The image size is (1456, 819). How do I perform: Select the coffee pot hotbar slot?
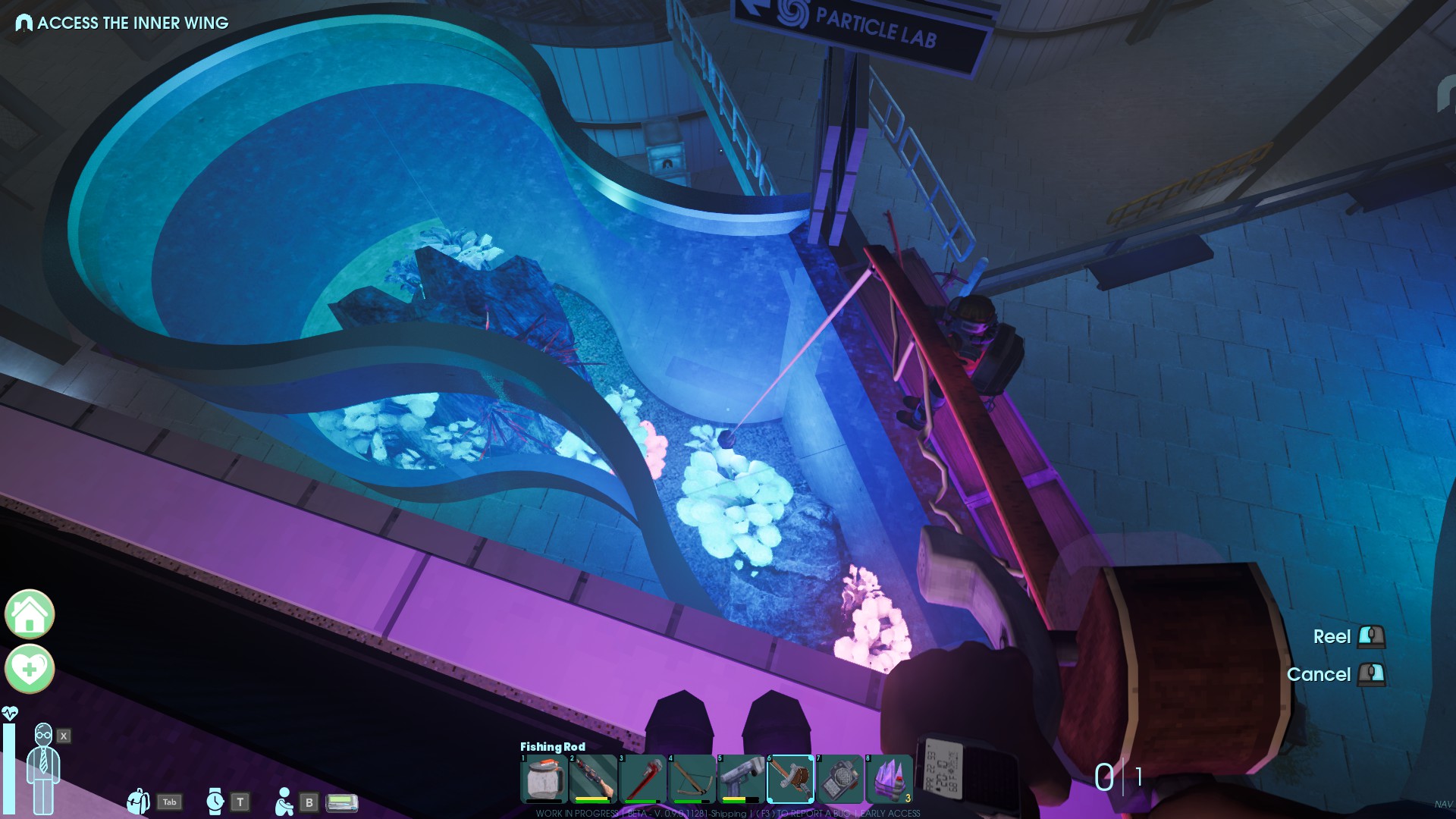(x=543, y=779)
